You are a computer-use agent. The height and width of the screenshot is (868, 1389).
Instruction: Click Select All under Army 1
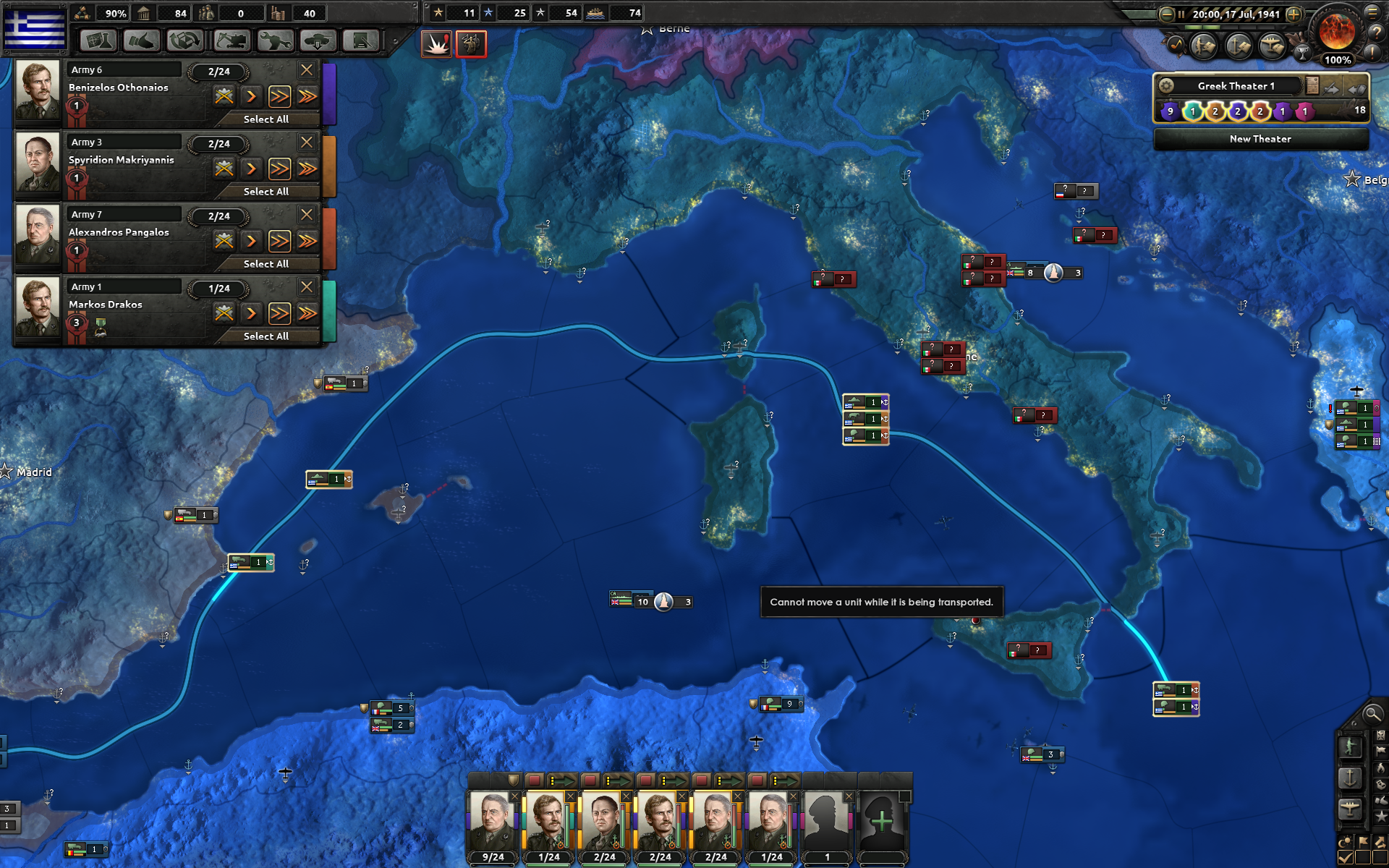tap(267, 336)
